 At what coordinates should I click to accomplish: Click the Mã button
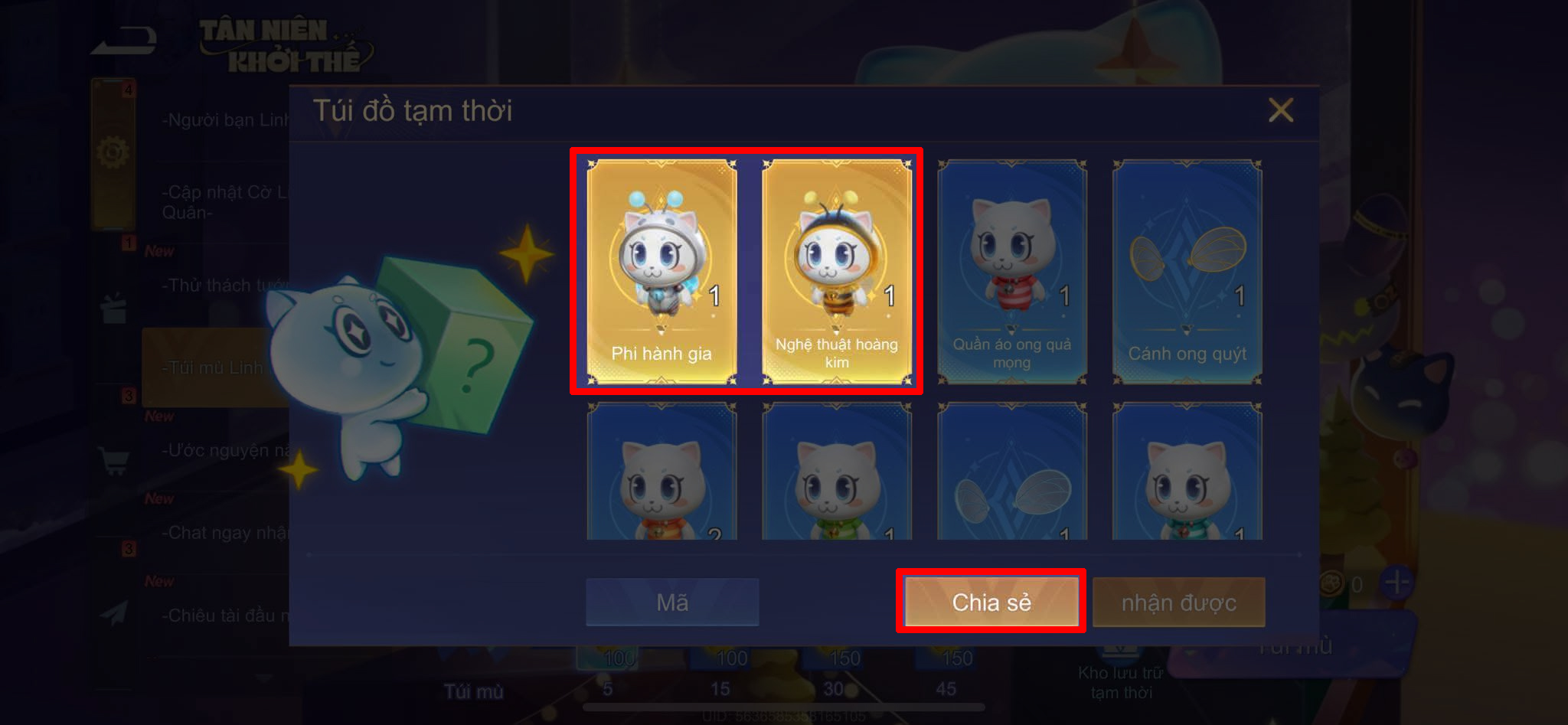tap(671, 603)
